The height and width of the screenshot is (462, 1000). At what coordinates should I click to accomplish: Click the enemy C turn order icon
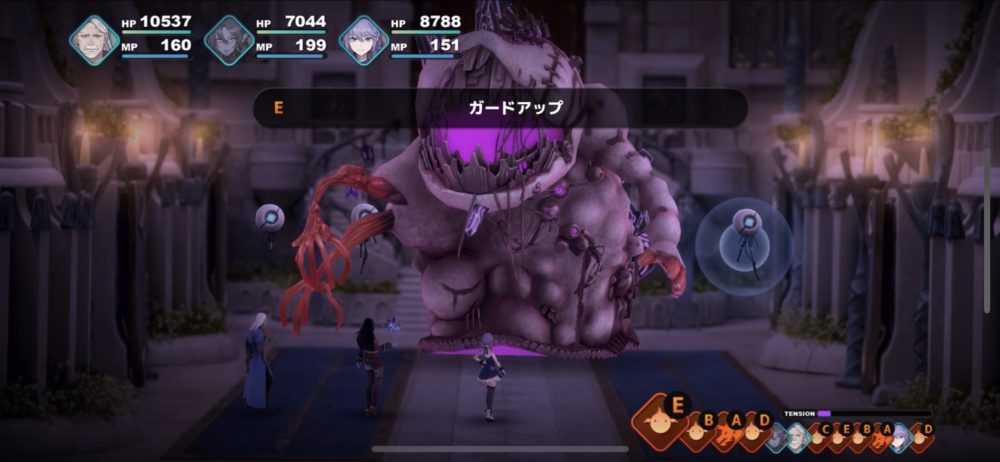tap(822, 434)
